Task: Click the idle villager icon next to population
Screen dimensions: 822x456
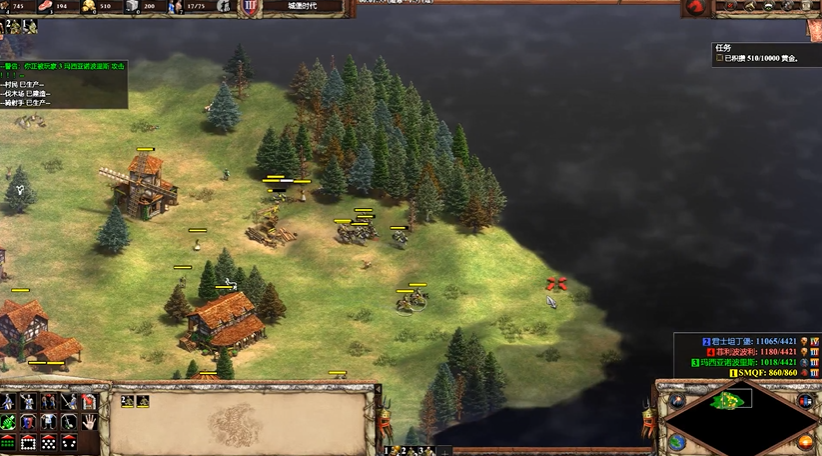Action: tap(222, 6)
